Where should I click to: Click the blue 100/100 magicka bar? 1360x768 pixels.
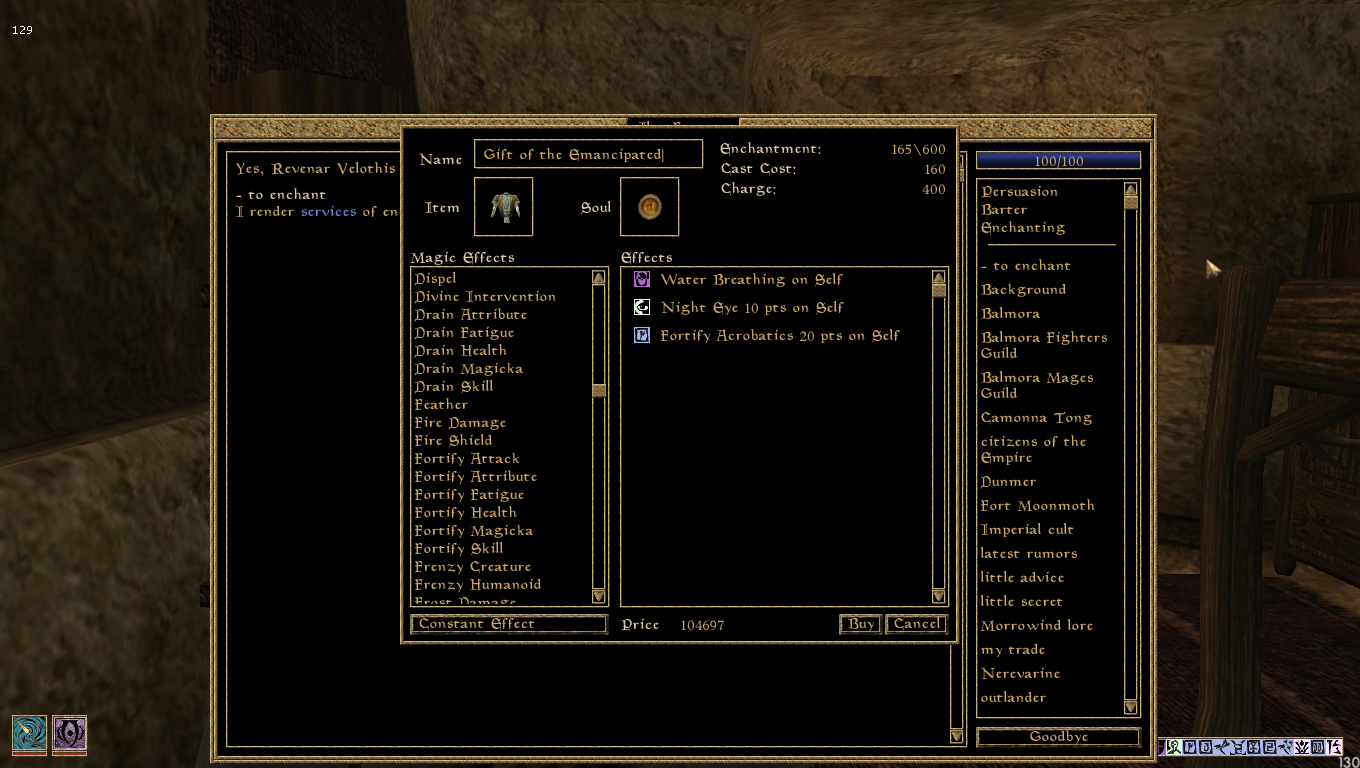click(1057, 160)
